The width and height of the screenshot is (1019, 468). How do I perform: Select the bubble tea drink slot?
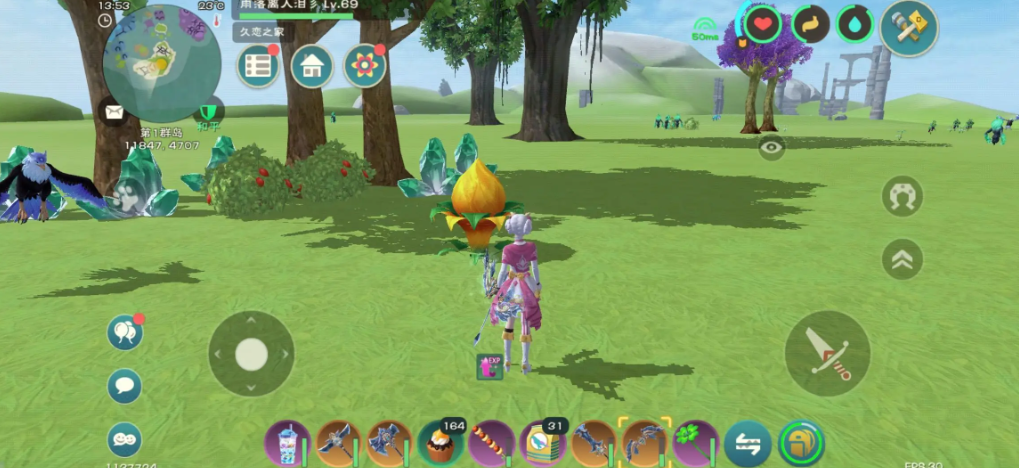287,442
